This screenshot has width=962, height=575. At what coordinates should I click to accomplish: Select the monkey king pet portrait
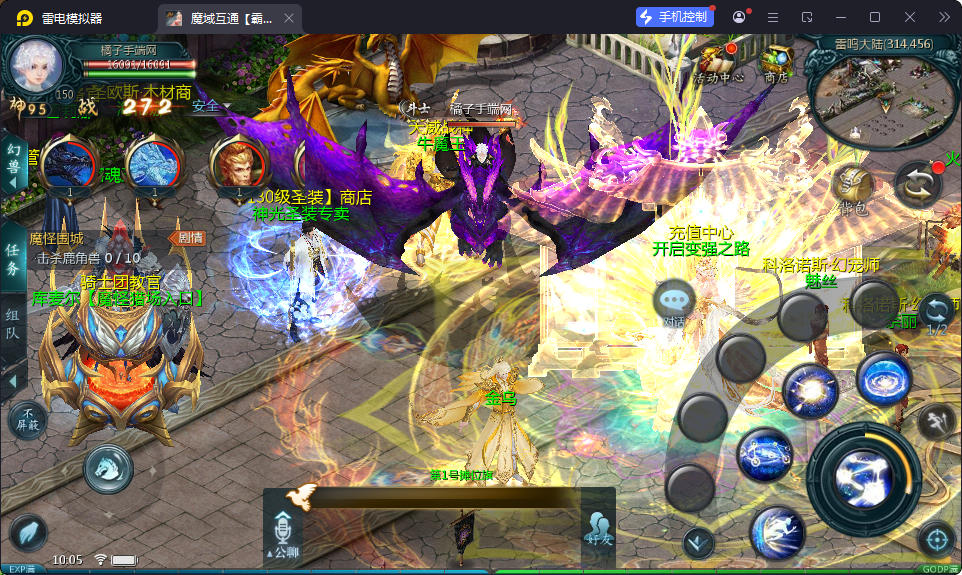238,163
